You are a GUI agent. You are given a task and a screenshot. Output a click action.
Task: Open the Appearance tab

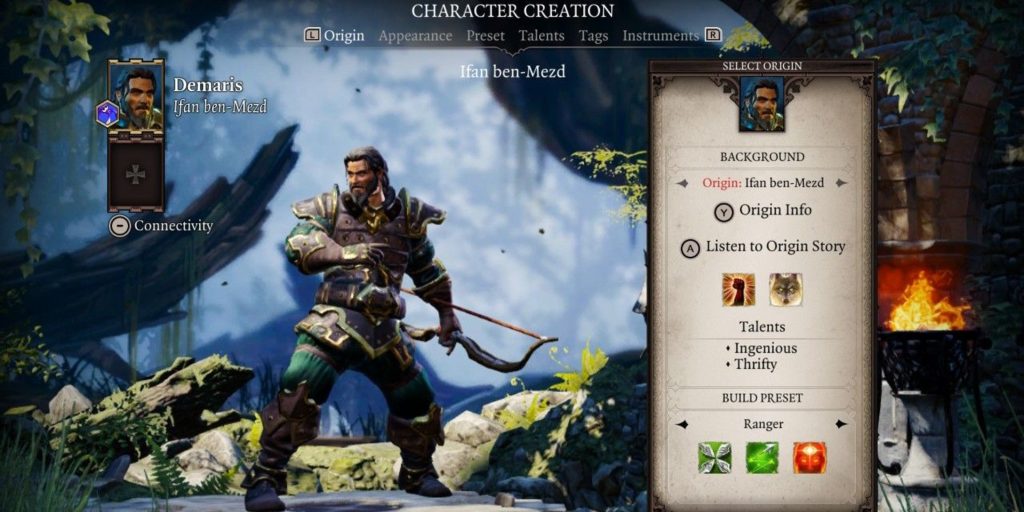415,36
